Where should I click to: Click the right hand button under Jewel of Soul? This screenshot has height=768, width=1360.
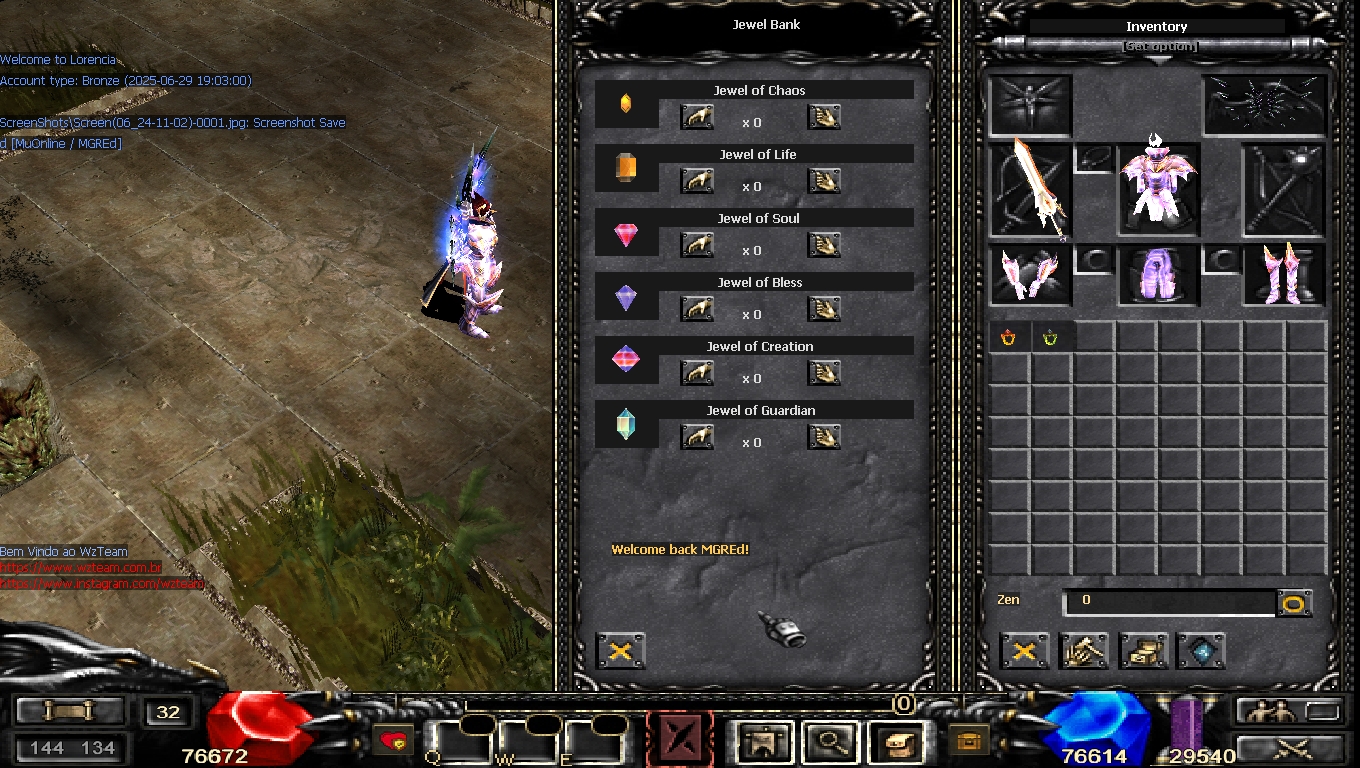pyautogui.click(x=824, y=246)
